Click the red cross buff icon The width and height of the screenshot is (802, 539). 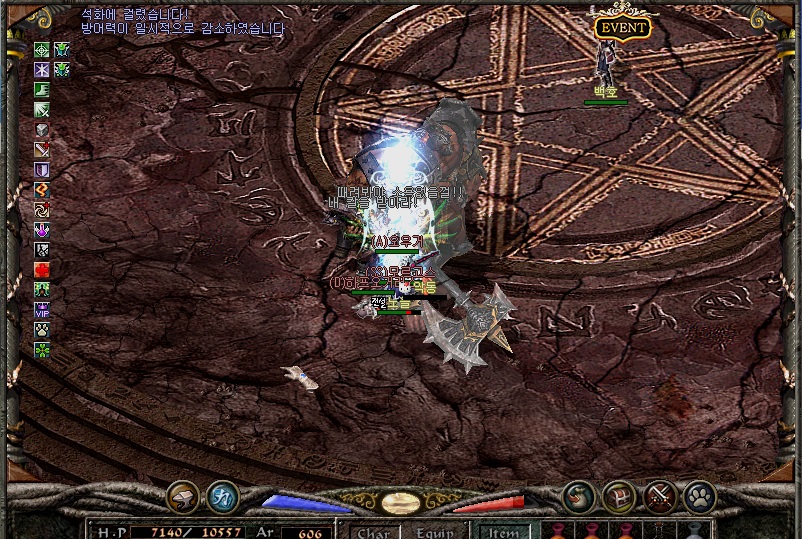tap(42, 270)
